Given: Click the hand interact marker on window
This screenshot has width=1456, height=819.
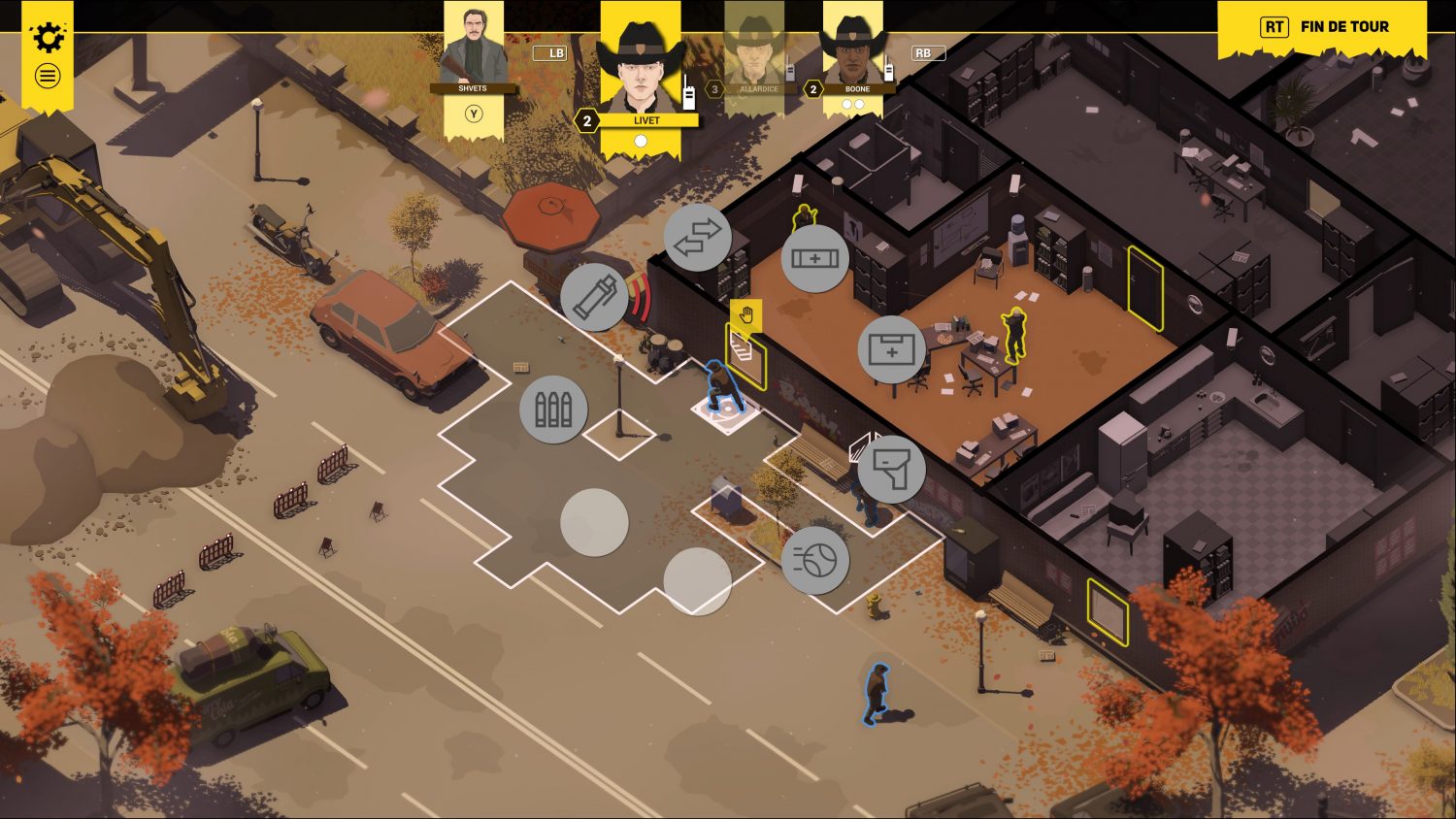Looking at the screenshot, I should (745, 315).
